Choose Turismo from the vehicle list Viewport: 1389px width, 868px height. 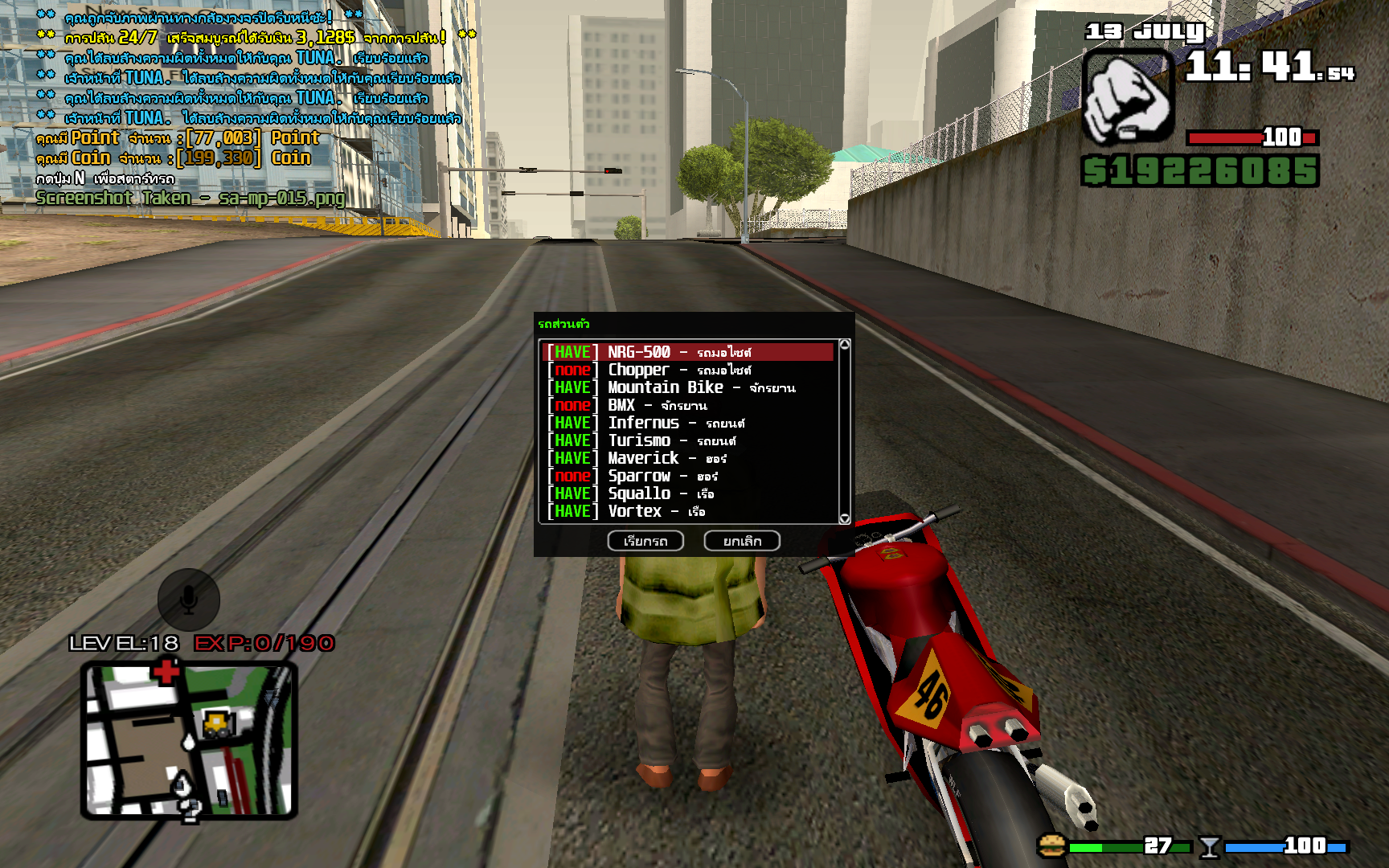(688, 440)
